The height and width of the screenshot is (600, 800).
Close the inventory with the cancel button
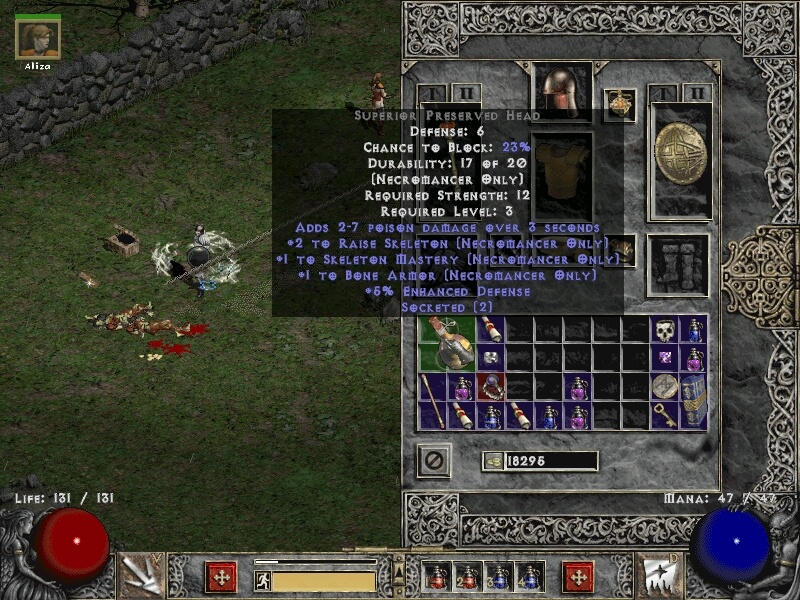click(x=434, y=461)
